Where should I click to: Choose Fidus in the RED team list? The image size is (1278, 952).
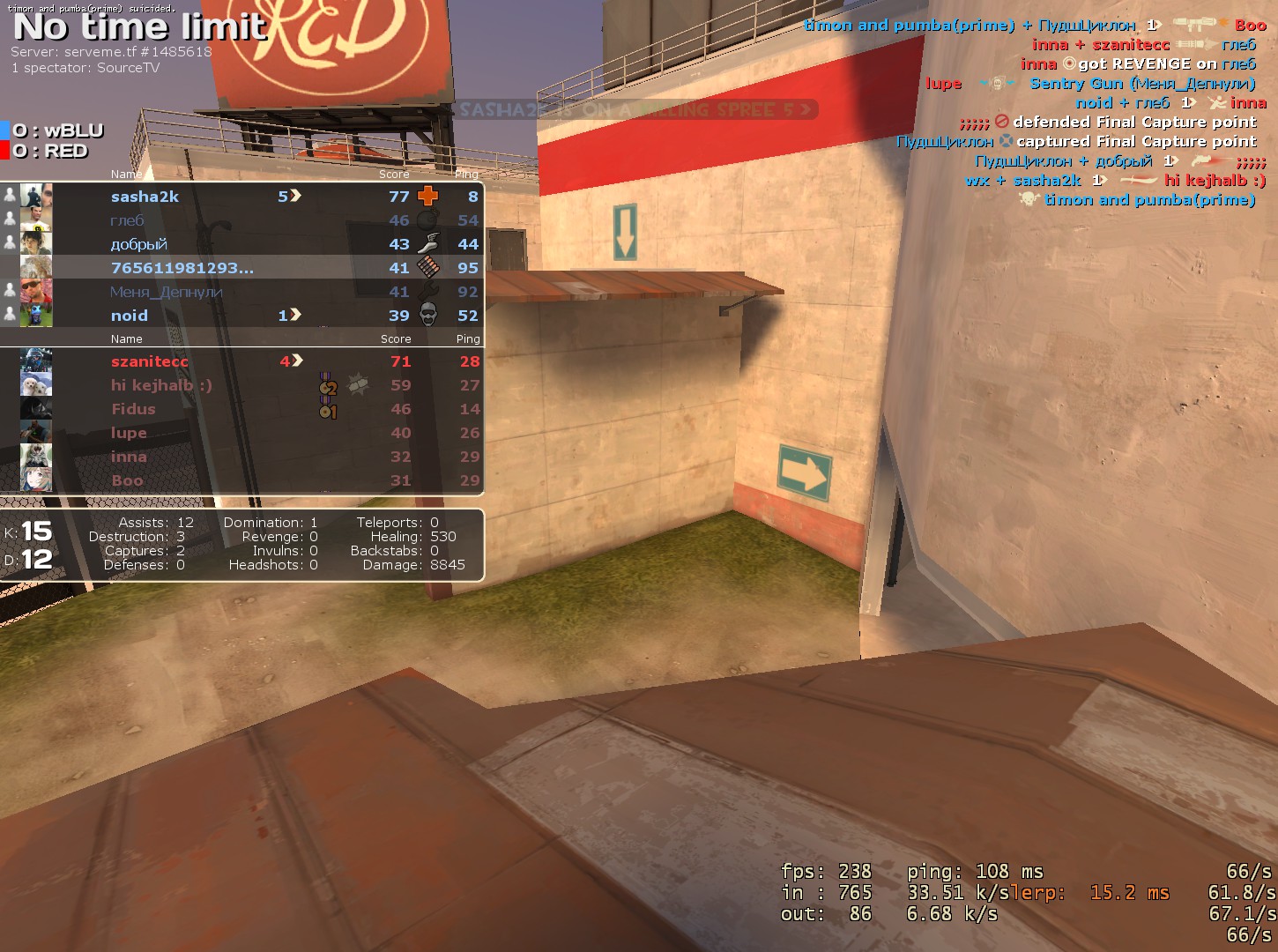pos(133,409)
